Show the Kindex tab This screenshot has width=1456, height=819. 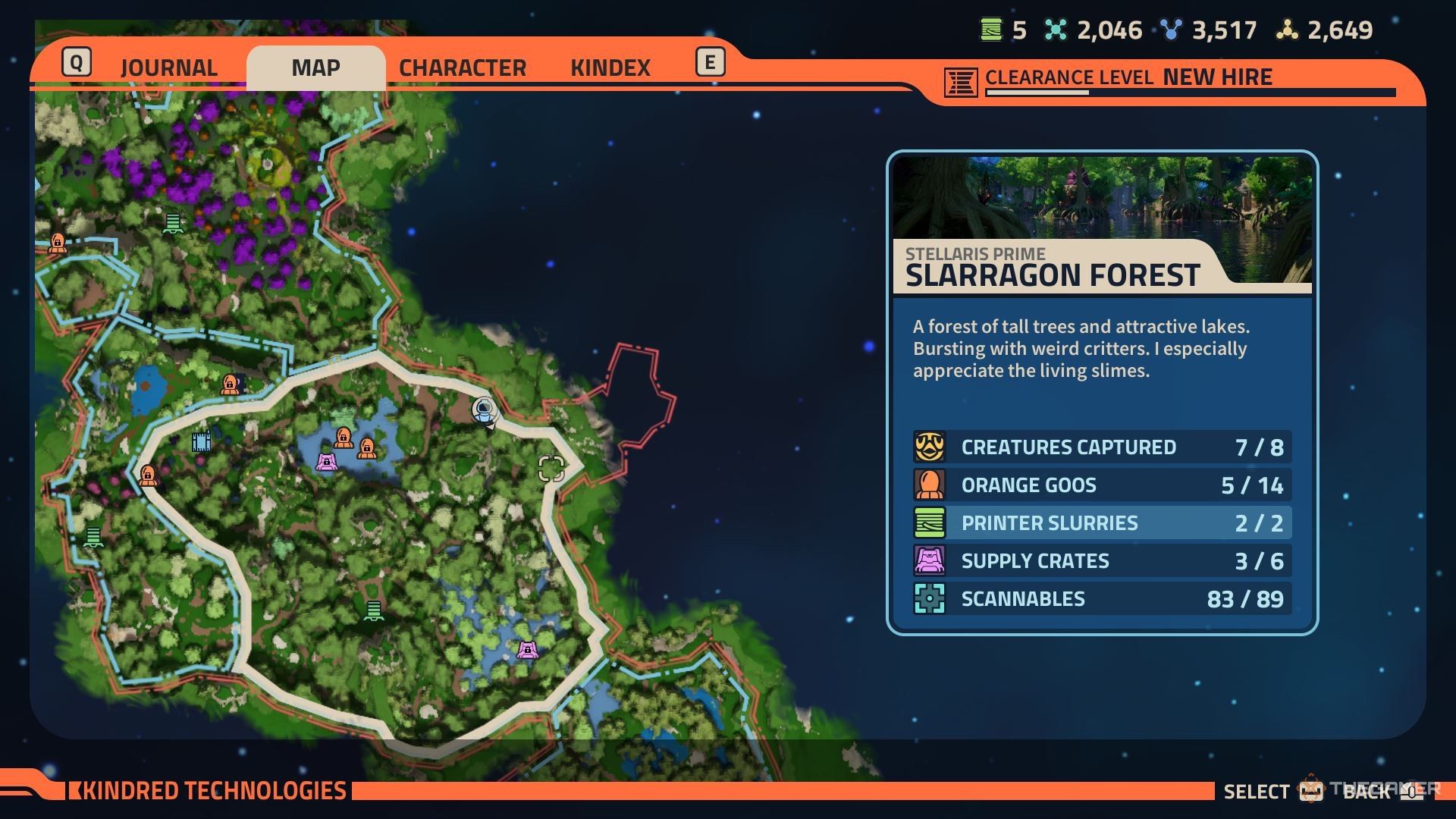tap(610, 67)
